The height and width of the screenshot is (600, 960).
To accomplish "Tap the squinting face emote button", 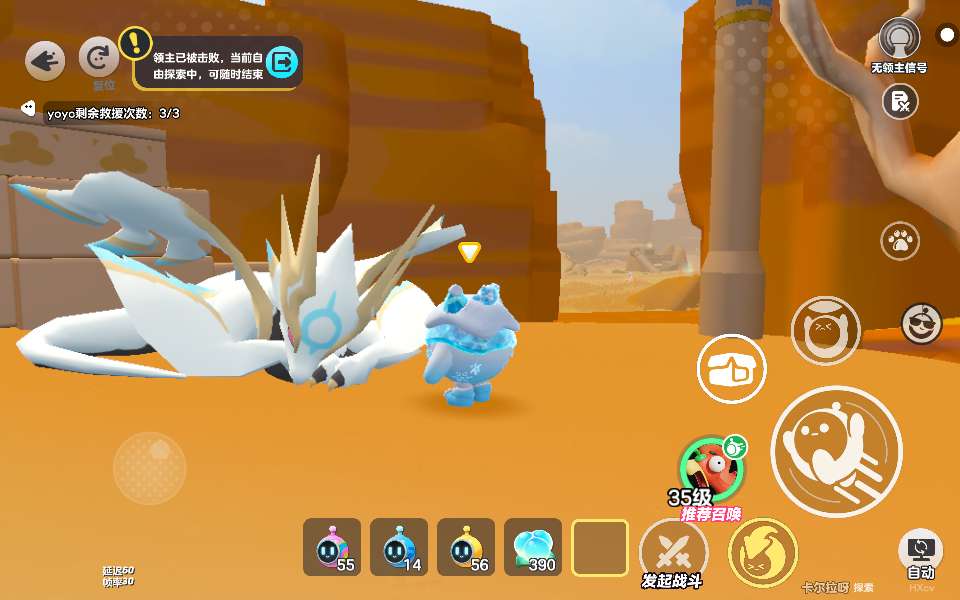I will pyautogui.click(x=825, y=330).
